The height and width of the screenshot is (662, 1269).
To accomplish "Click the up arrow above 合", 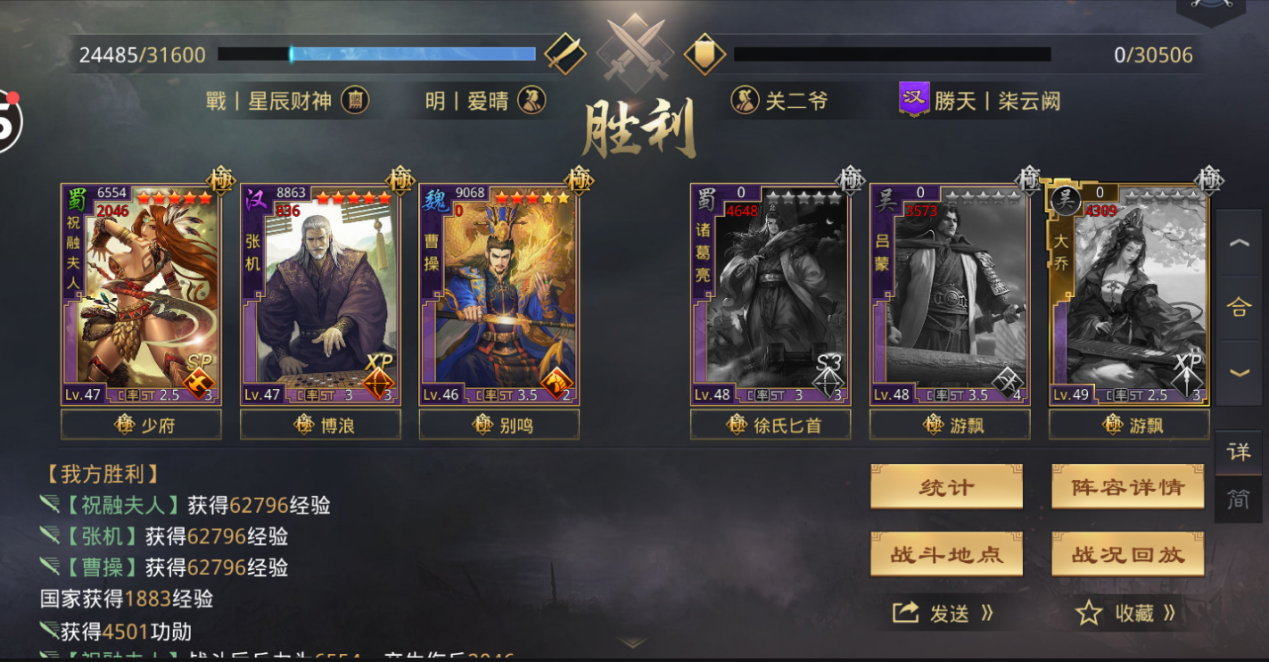I will click(1239, 243).
